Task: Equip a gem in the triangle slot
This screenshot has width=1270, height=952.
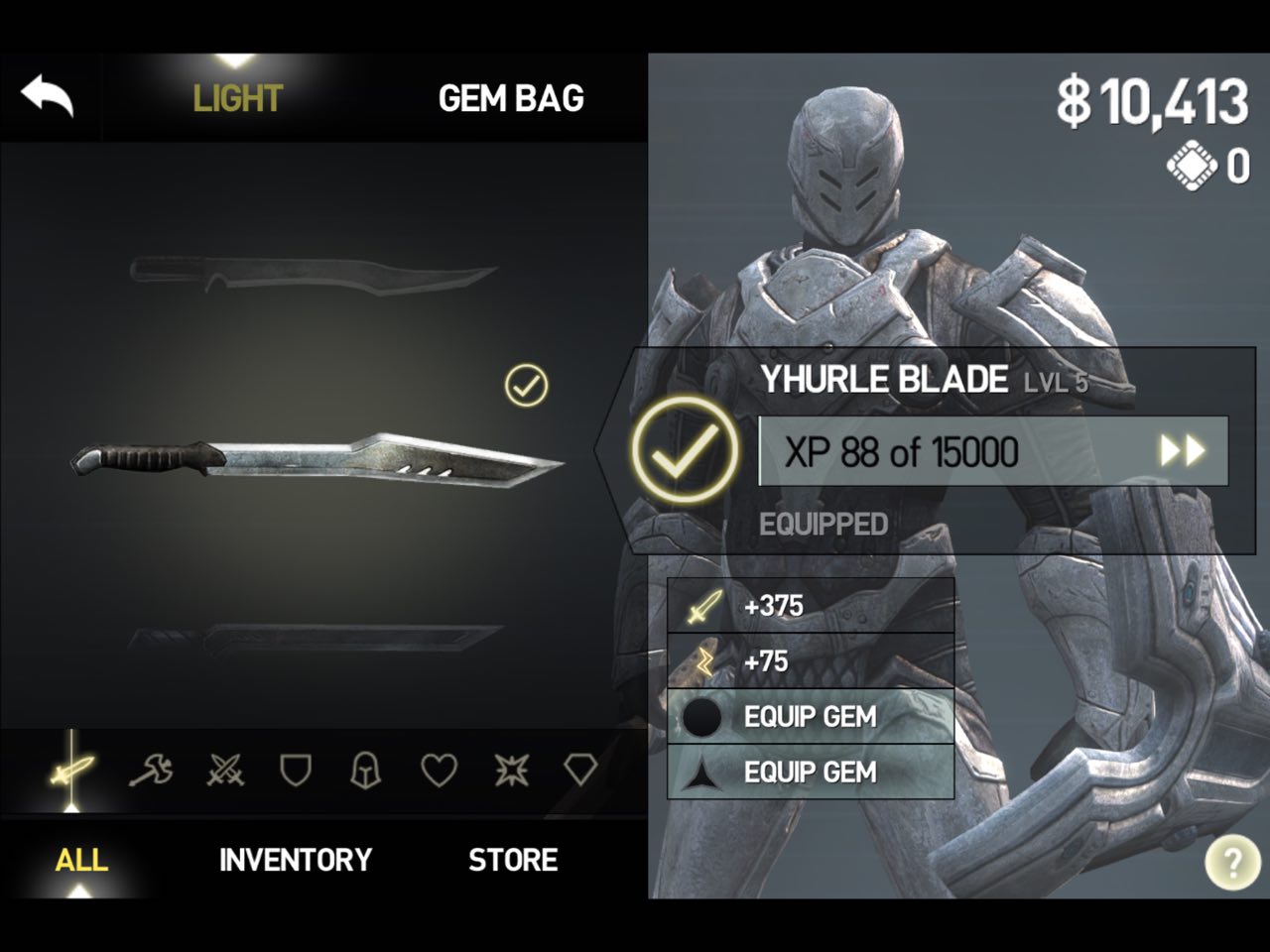Action: (x=810, y=773)
